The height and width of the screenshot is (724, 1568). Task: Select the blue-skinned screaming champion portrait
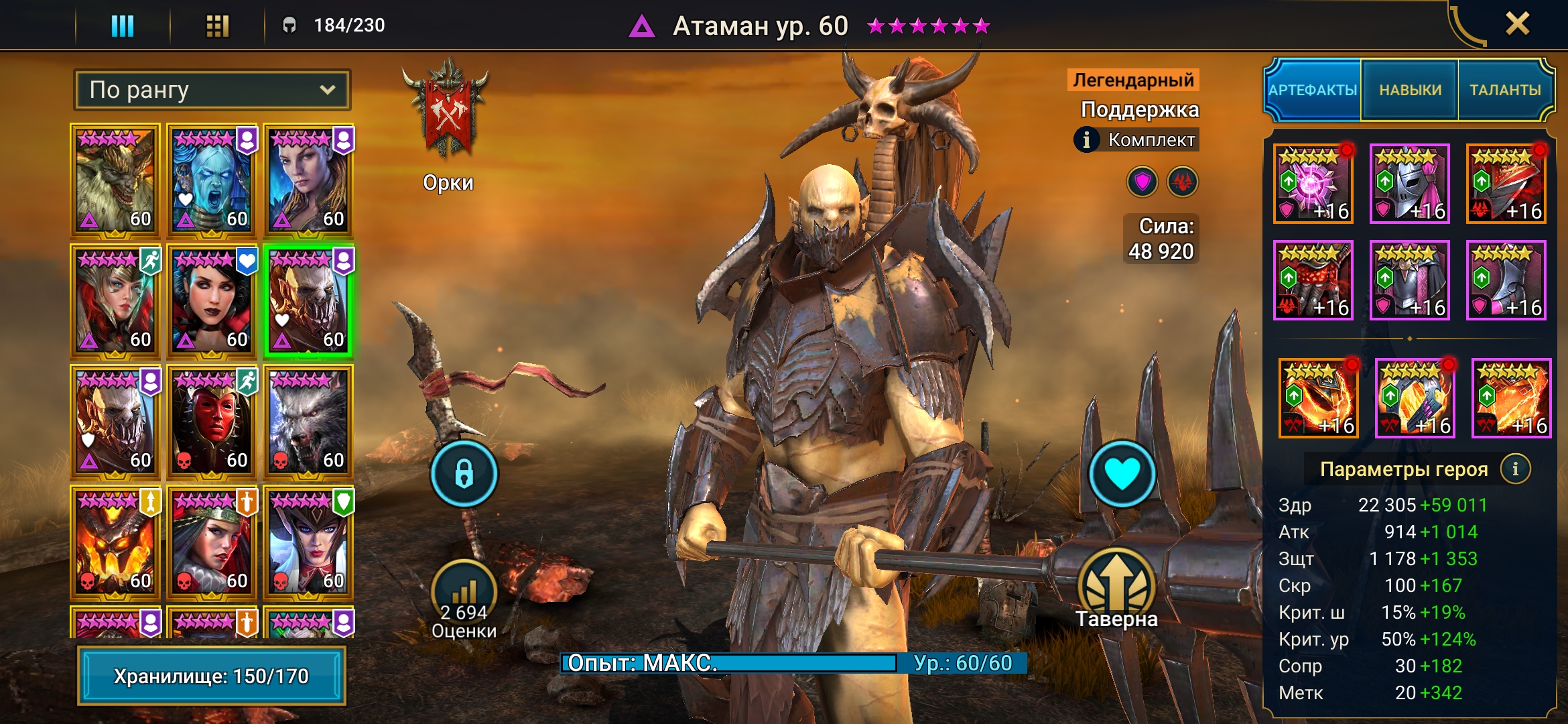pos(212,181)
